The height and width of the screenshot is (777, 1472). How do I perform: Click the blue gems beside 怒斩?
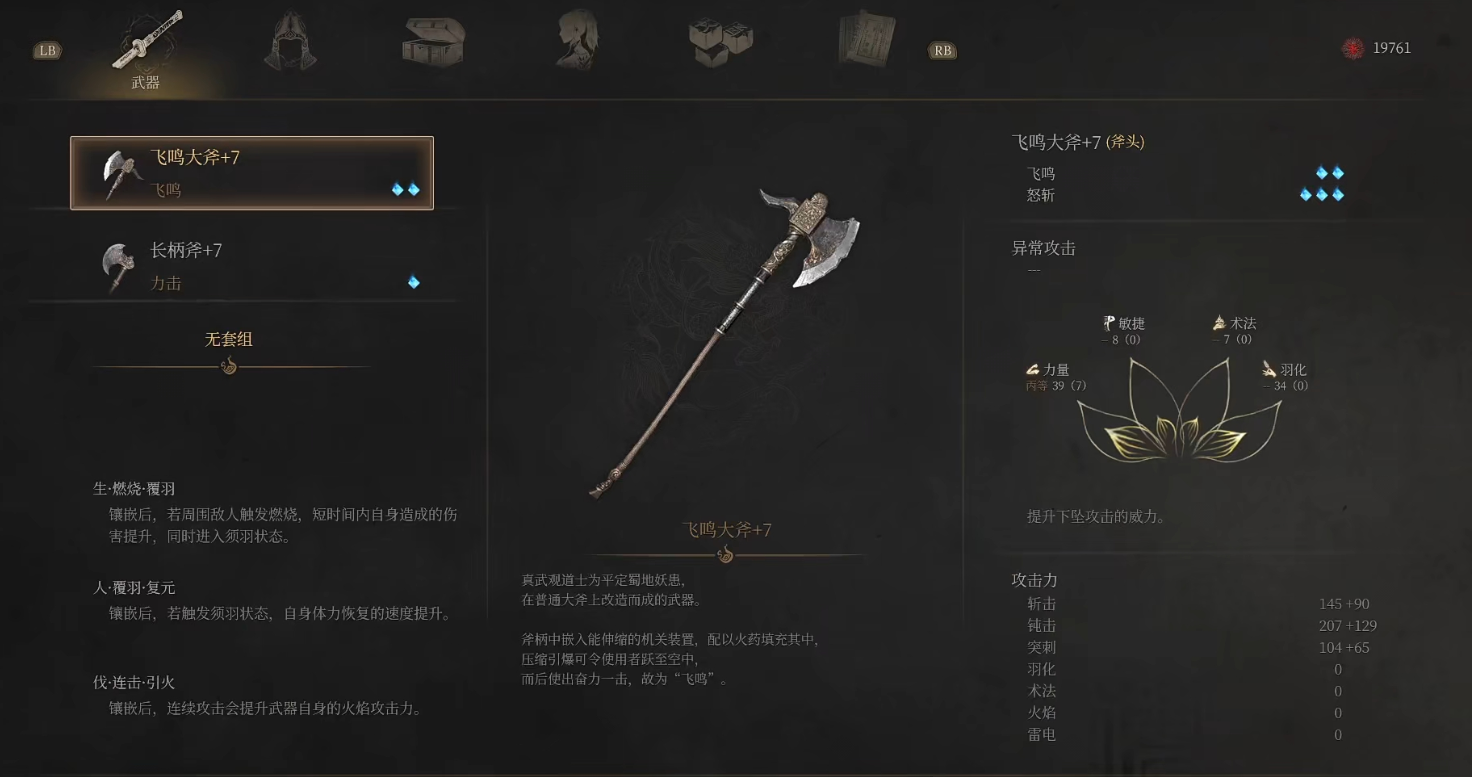1322,194
